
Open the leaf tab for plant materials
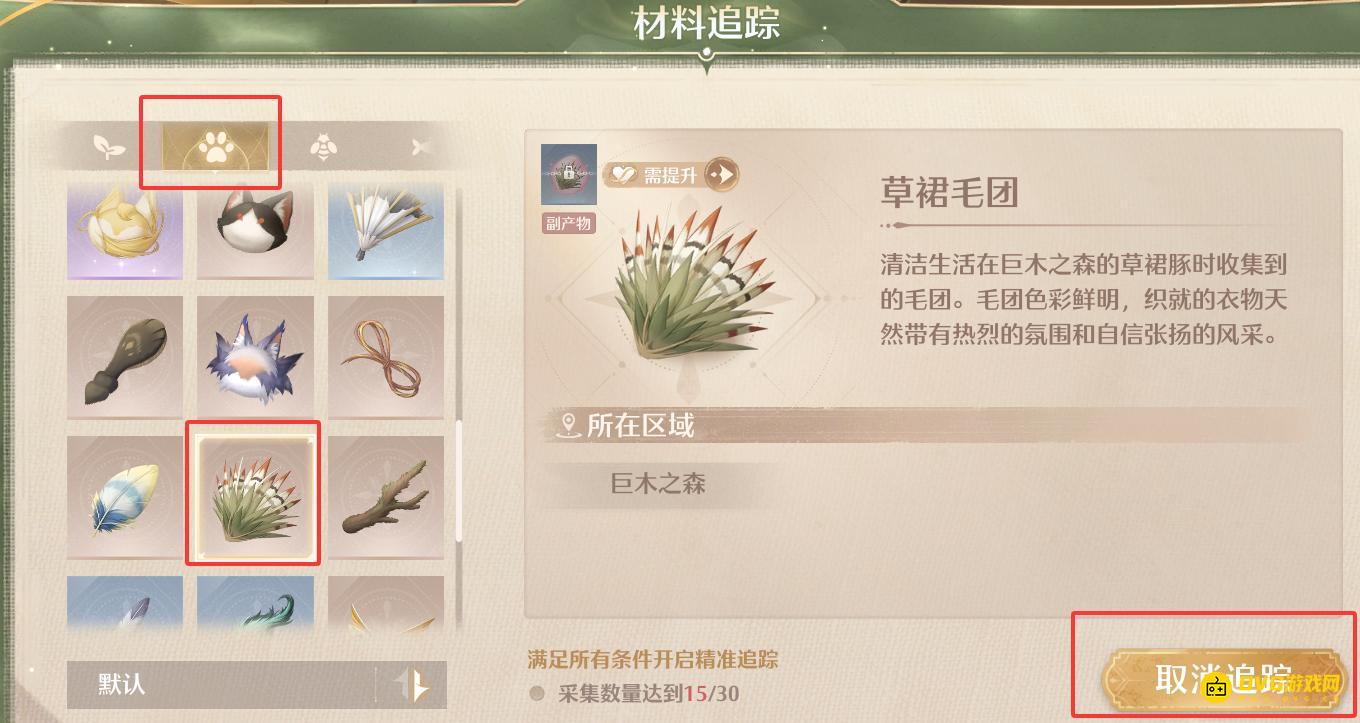pos(110,145)
